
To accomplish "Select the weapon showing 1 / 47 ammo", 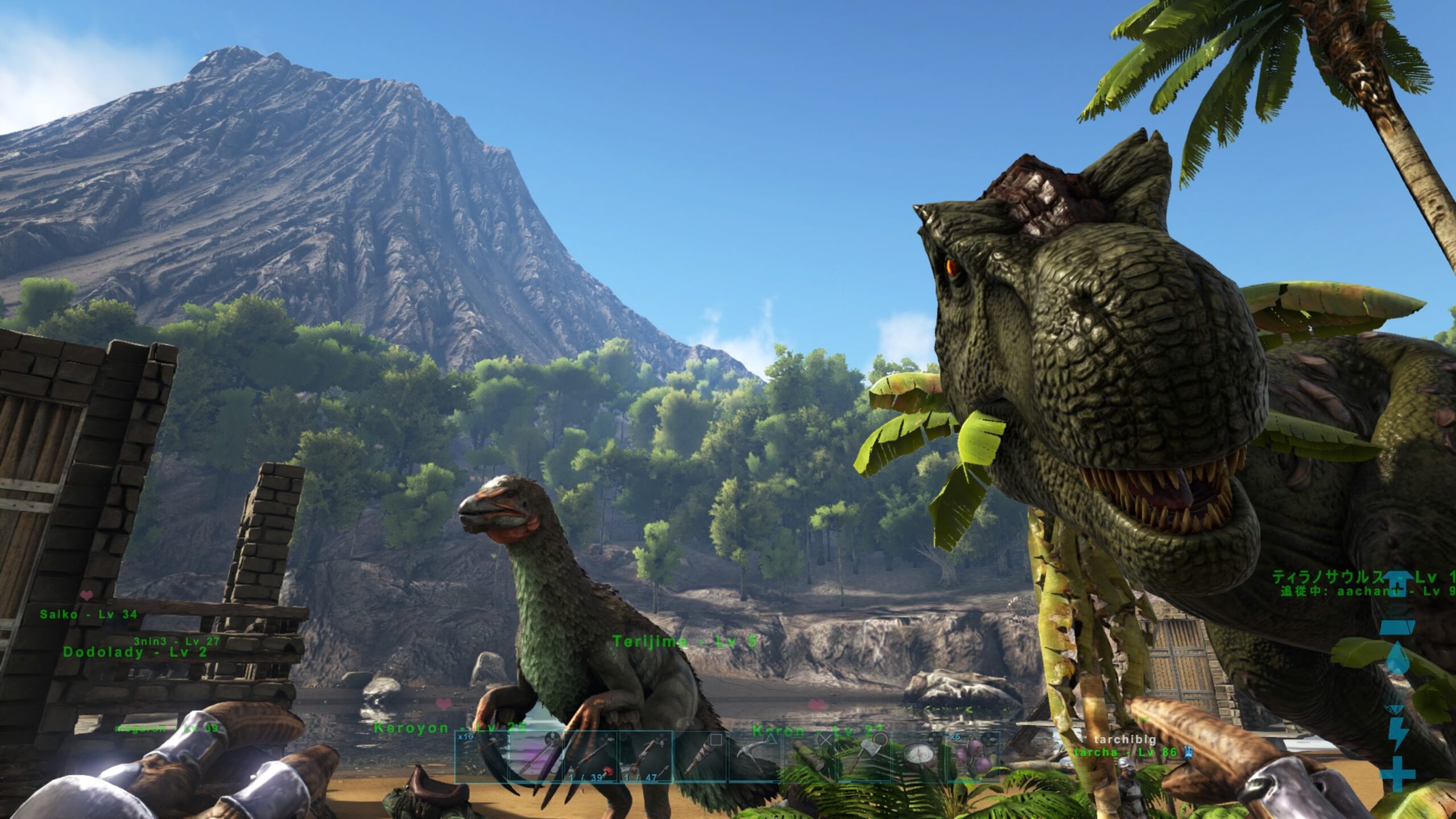I will 645,758.
